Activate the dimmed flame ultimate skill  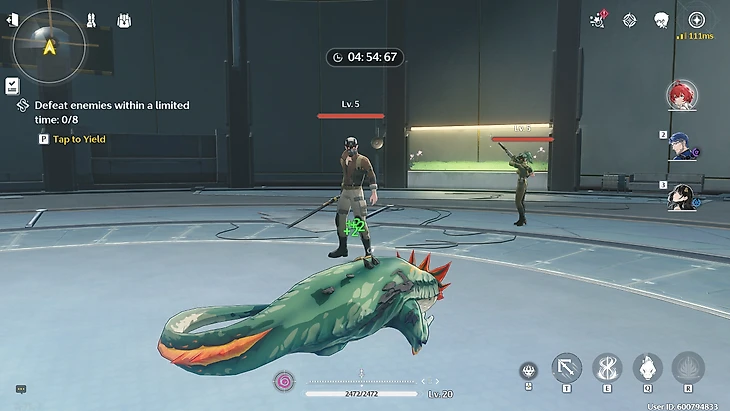687,367
